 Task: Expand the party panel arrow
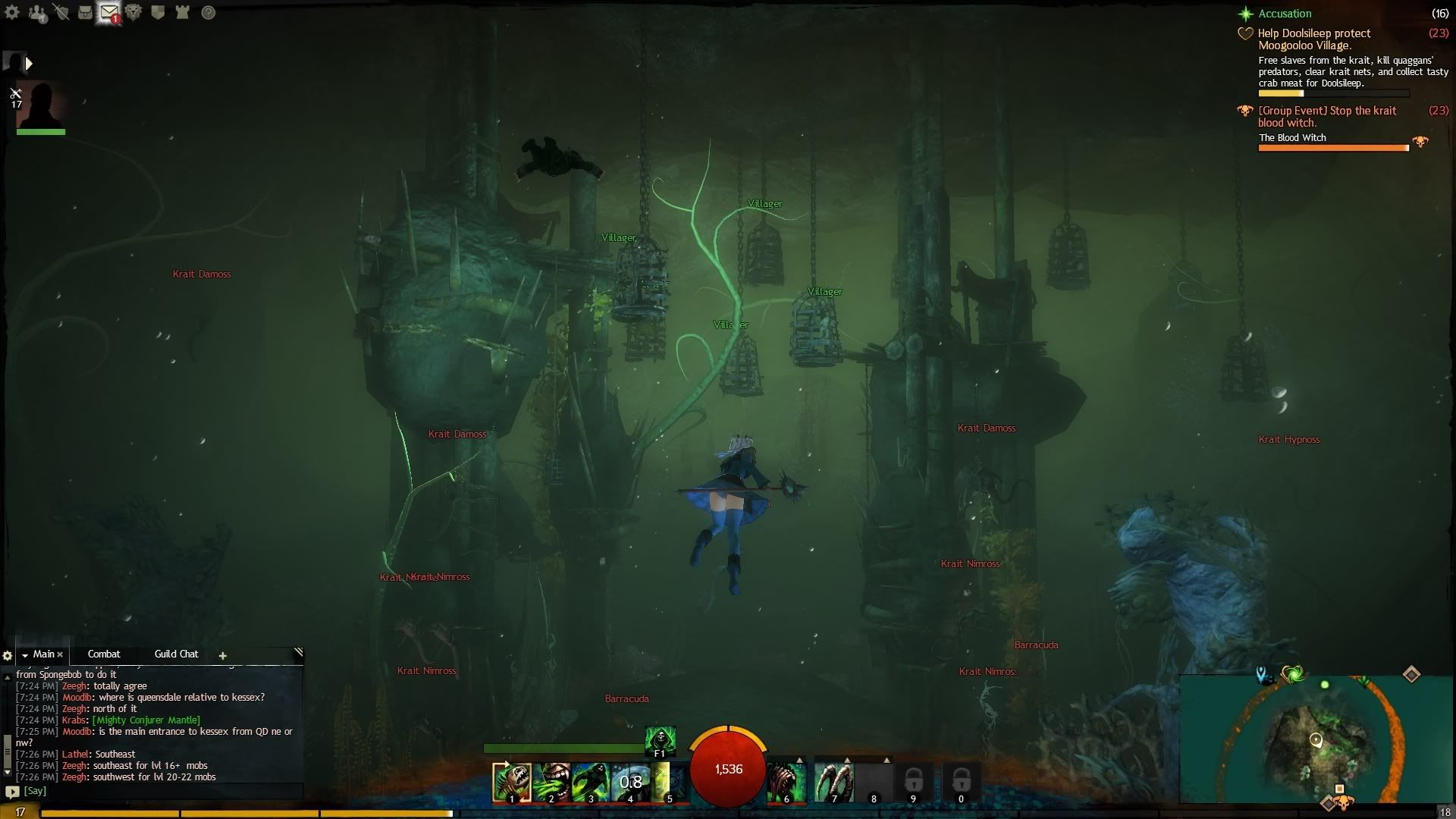[29, 64]
